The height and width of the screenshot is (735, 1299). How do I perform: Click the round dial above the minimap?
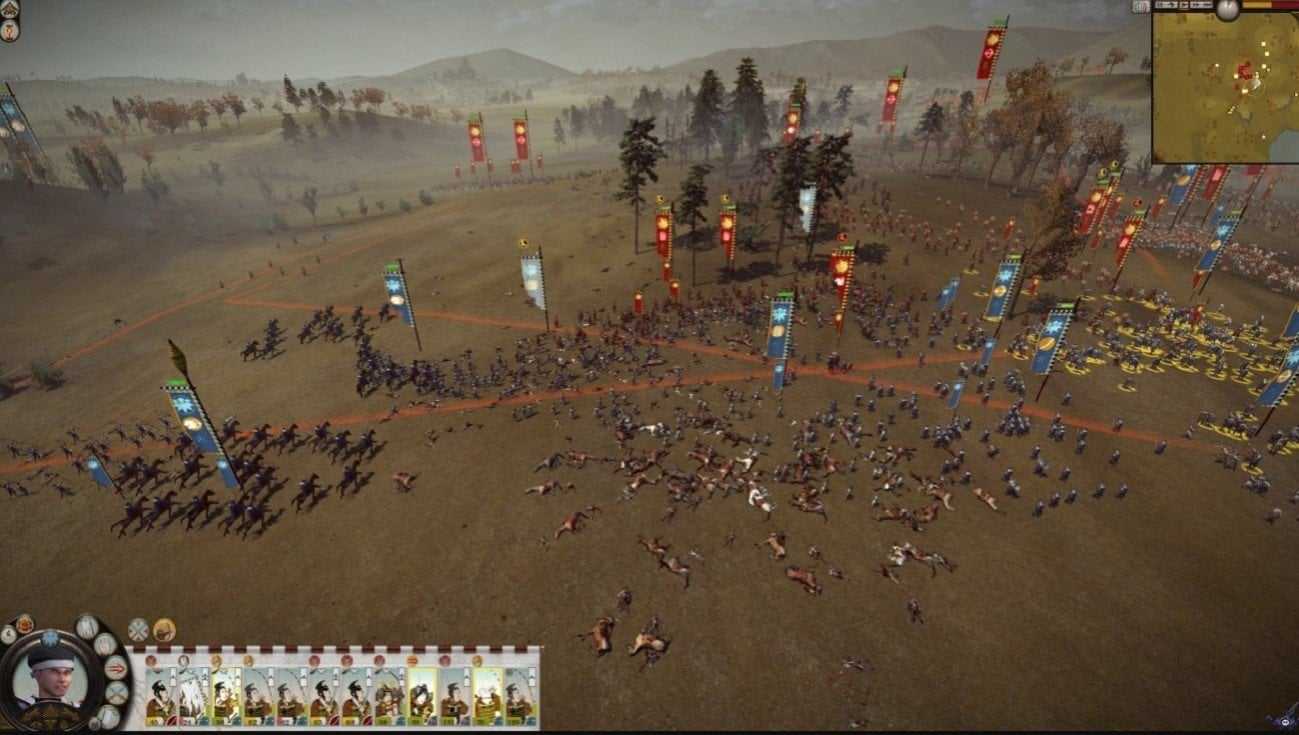click(x=1227, y=8)
